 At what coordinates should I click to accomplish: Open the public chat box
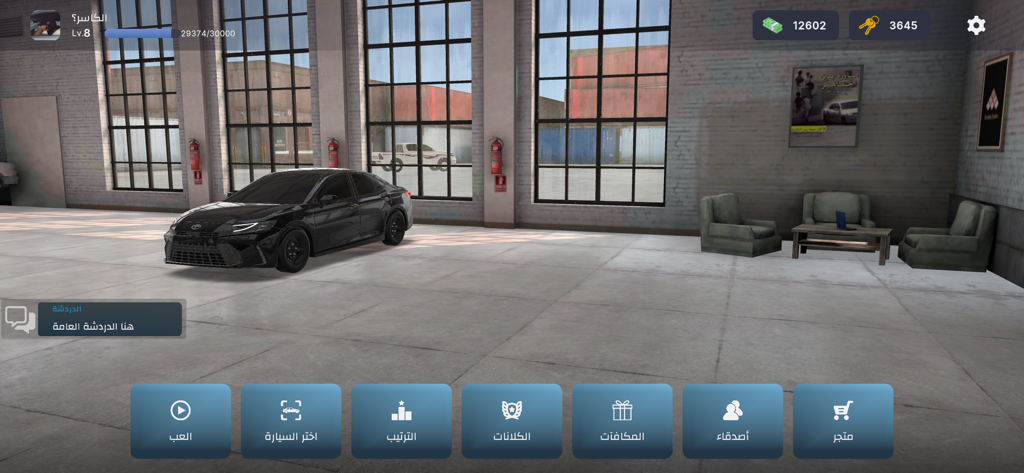[x=93, y=319]
